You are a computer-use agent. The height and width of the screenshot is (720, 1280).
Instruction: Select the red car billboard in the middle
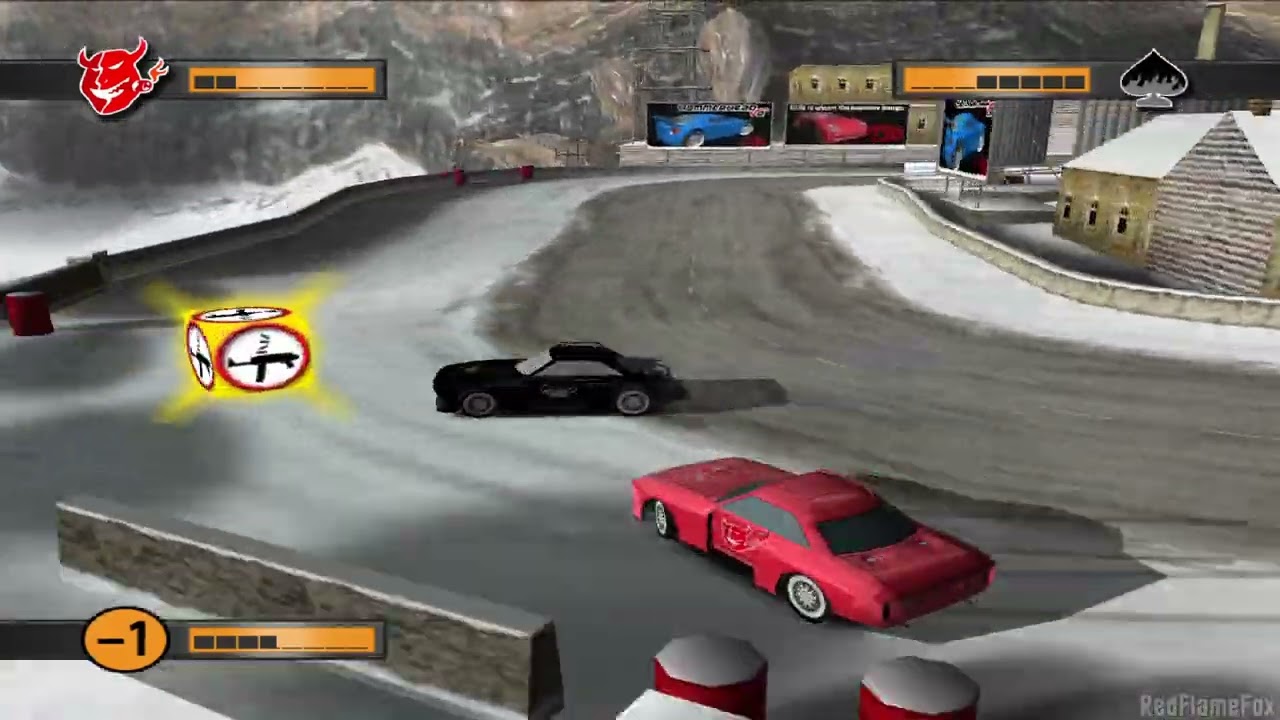click(845, 127)
